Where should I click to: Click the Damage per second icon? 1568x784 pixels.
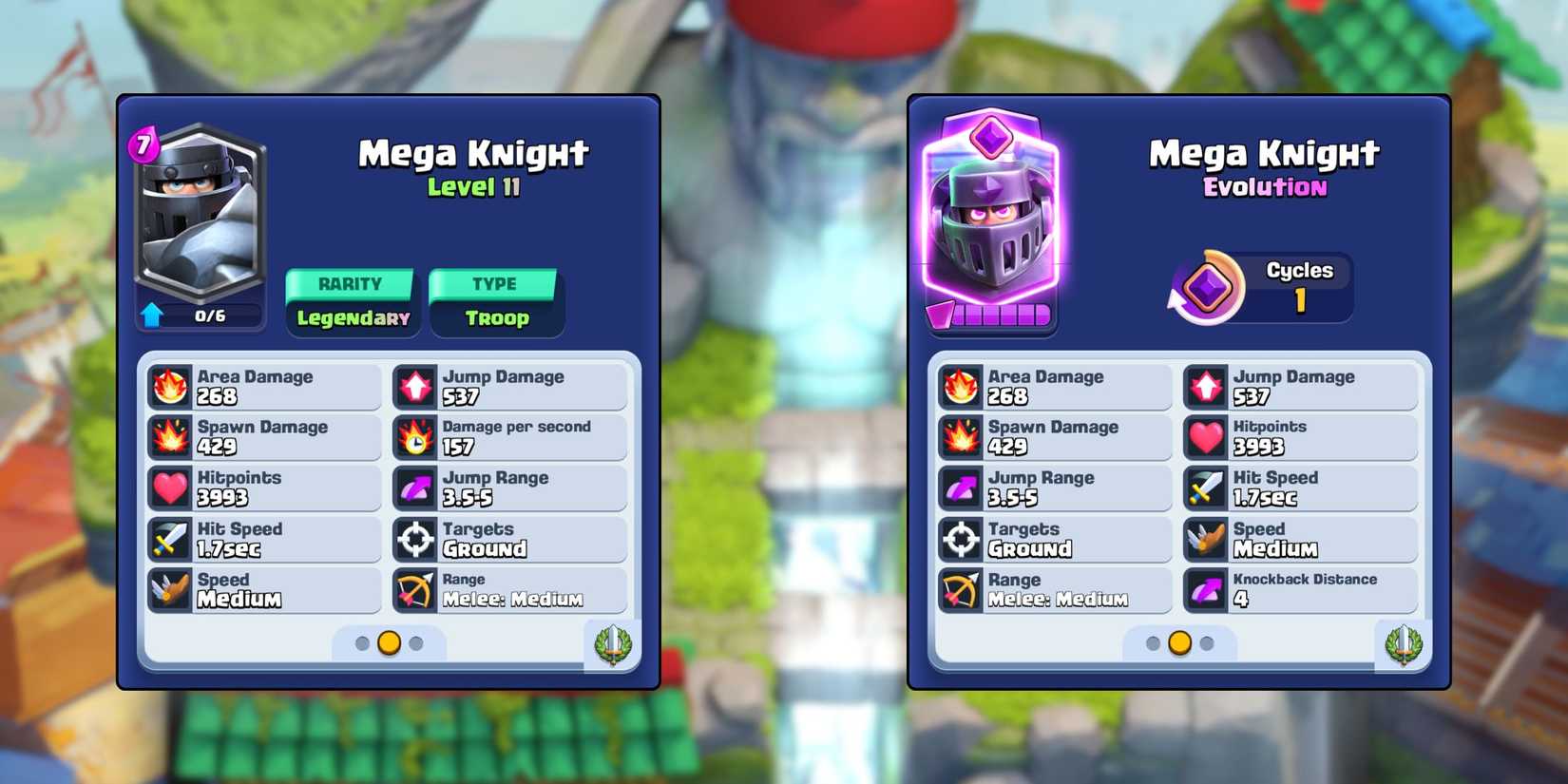pos(415,436)
